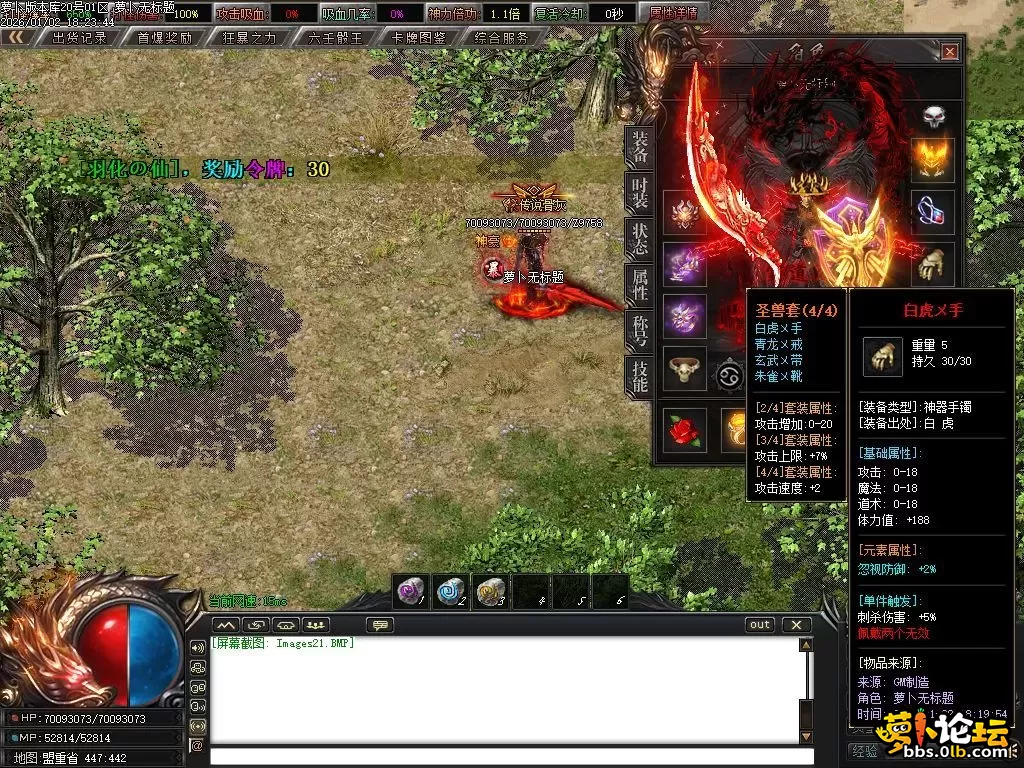
Task: Switch to the 状态 tab
Action: tap(640, 239)
